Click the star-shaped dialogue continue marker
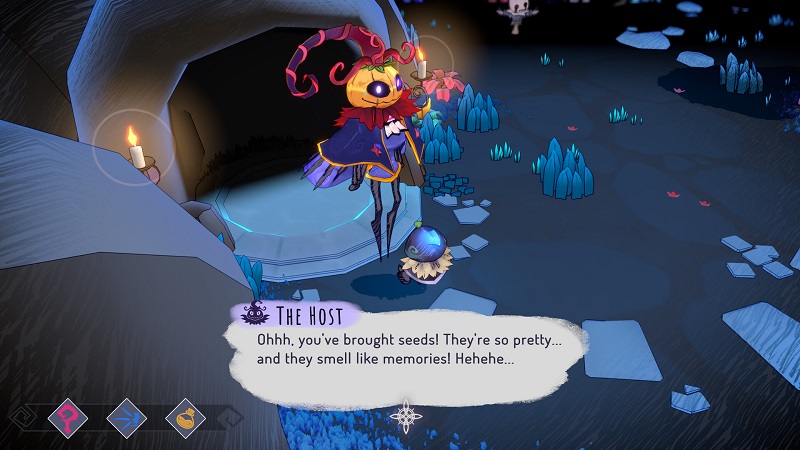The height and width of the screenshot is (450, 800). pyautogui.click(x=406, y=414)
